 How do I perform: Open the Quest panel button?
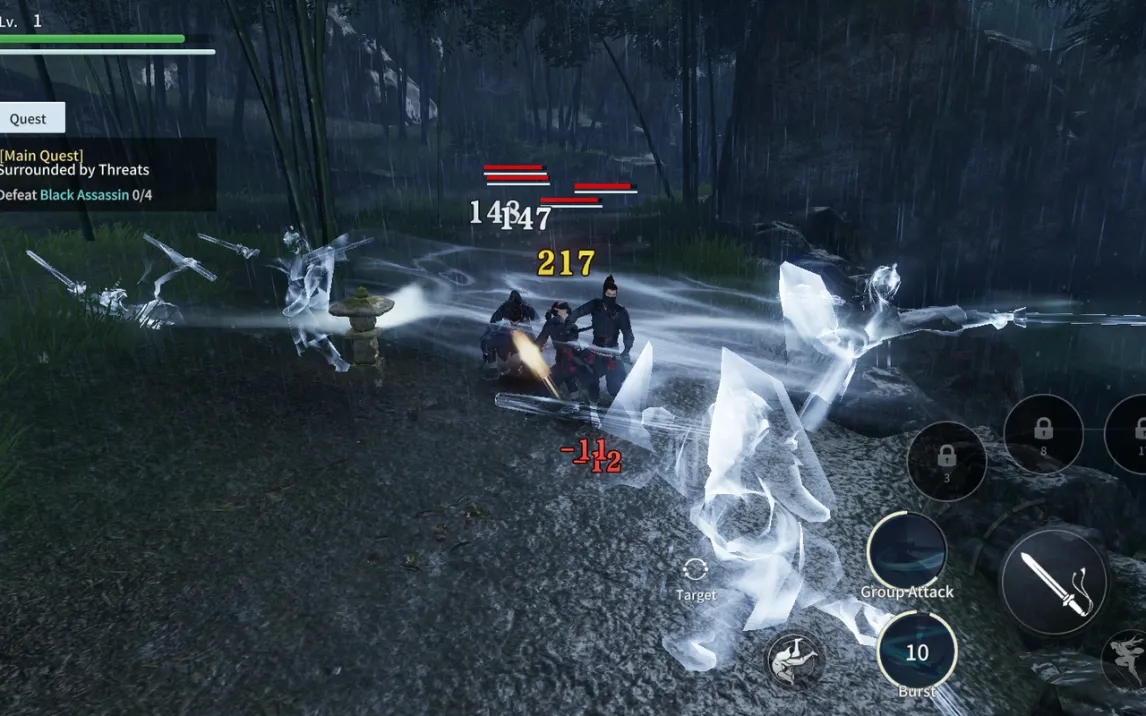30,118
